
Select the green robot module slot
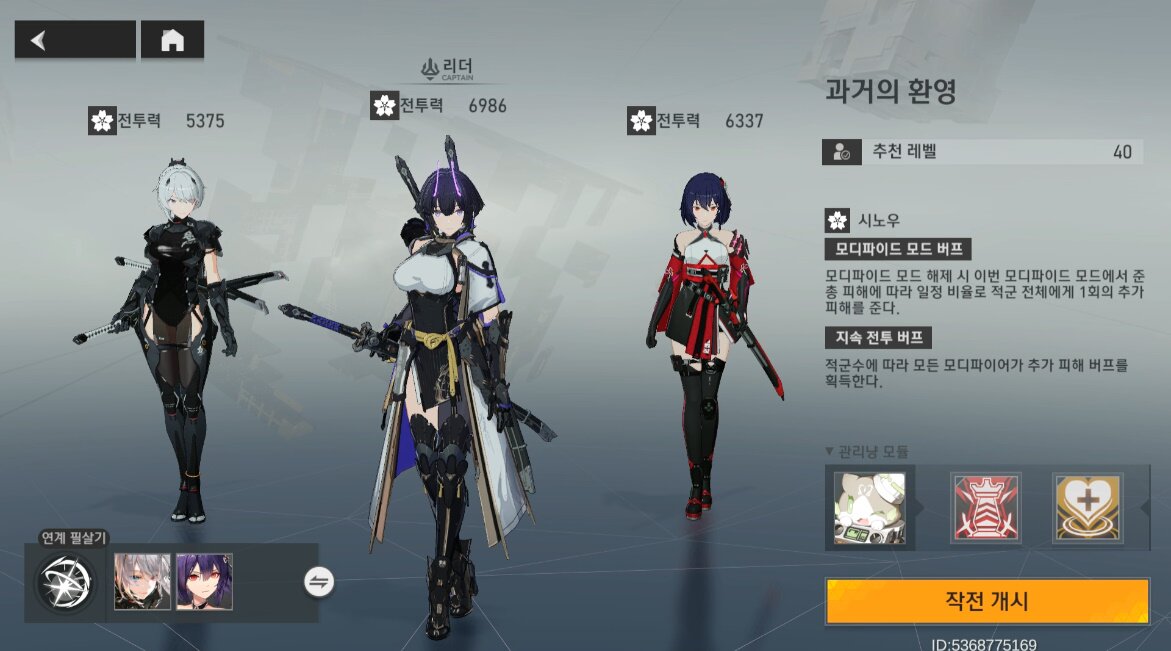tap(869, 508)
